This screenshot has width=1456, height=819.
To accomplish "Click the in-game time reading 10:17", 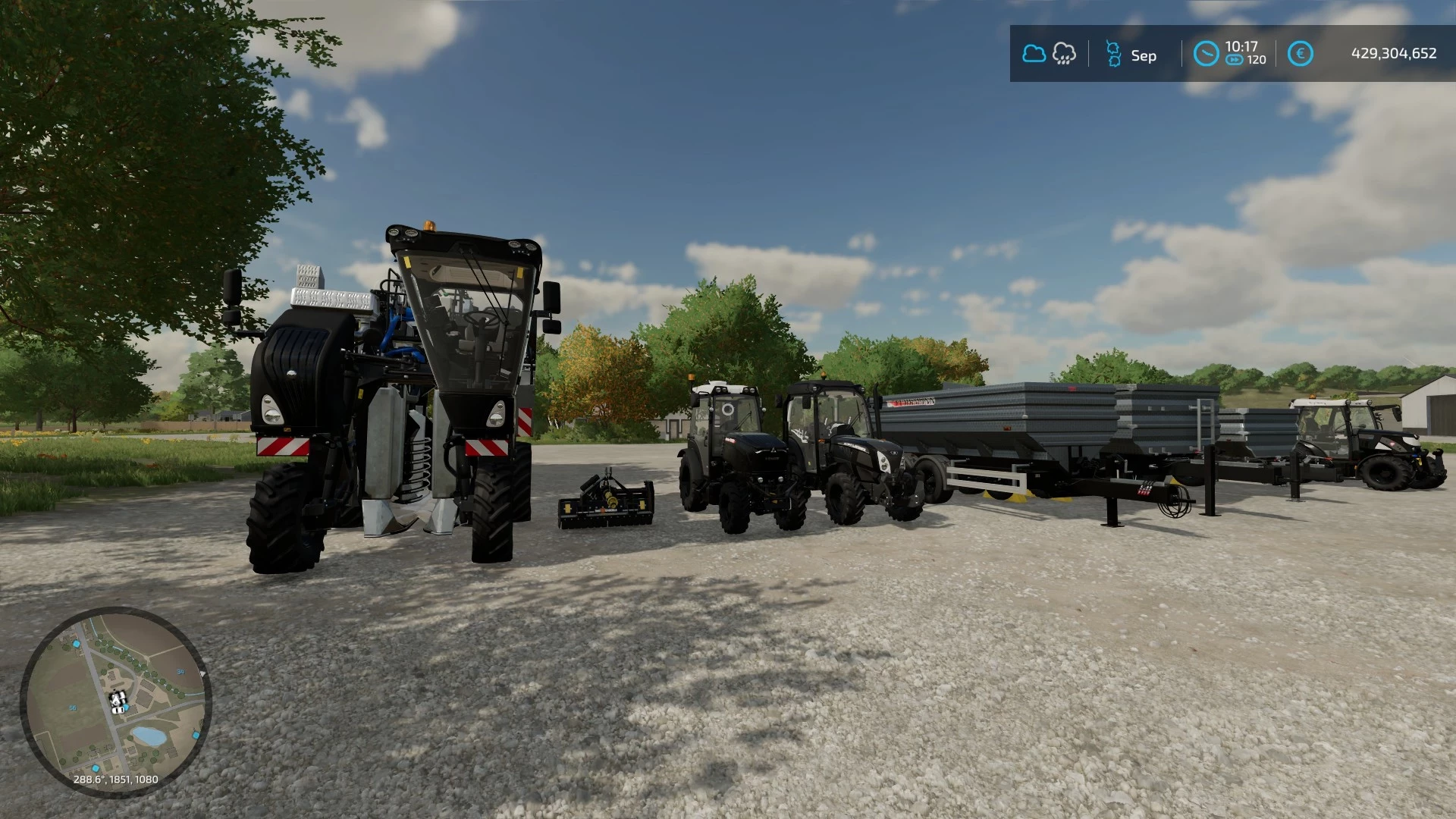I will pos(1244,45).
